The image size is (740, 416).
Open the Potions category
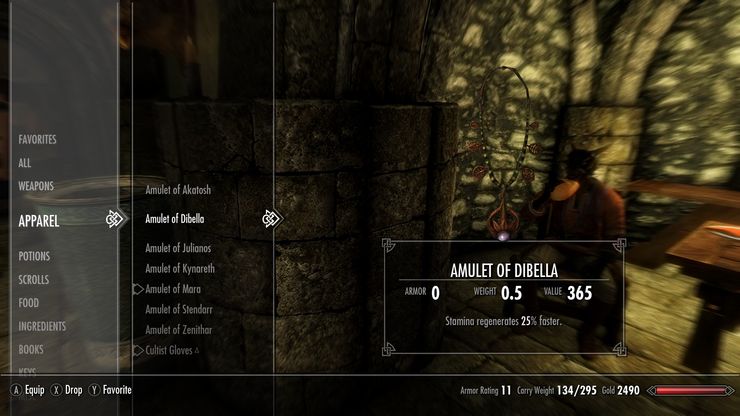click(34, 256)
